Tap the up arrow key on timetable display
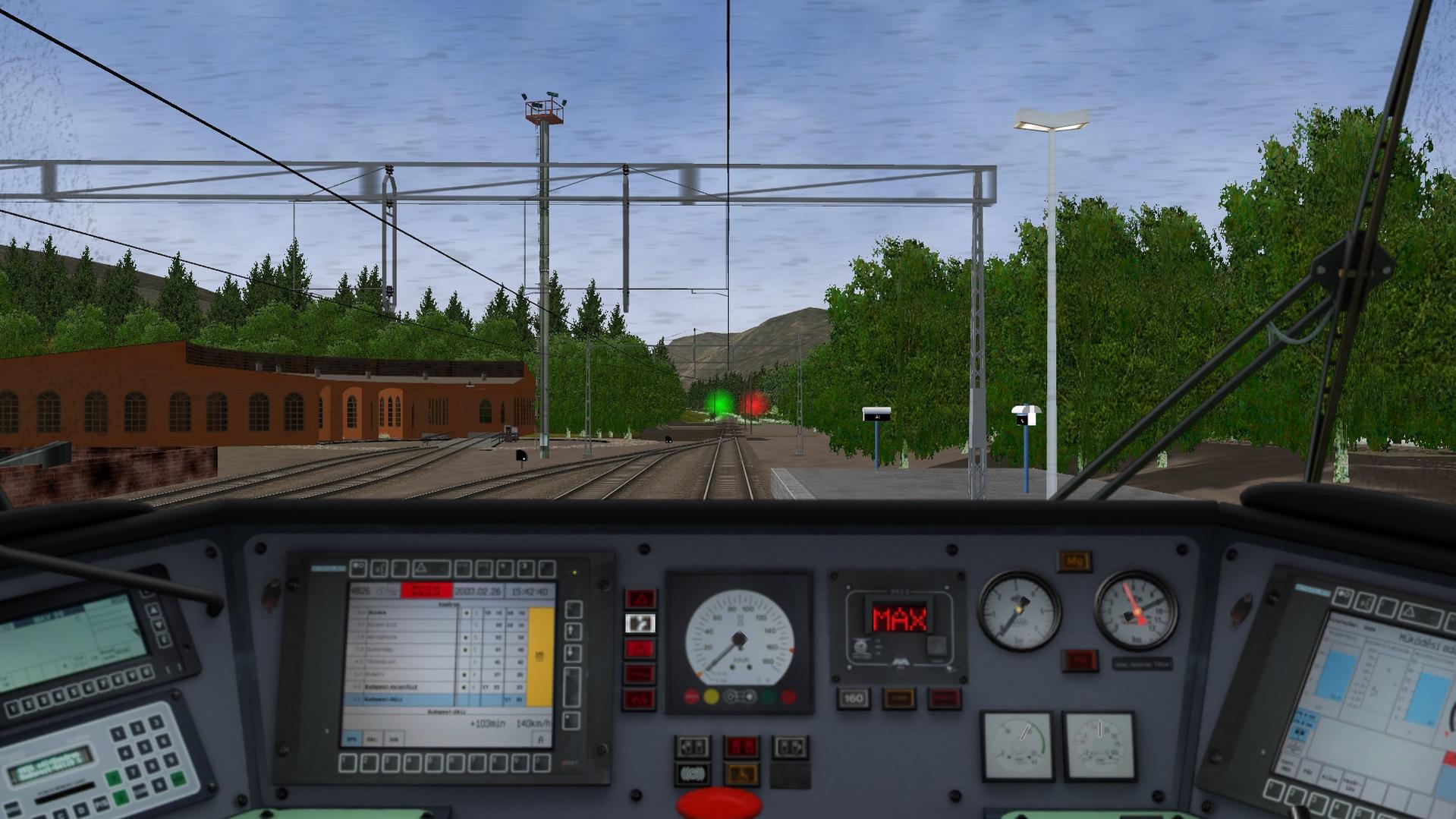This screenshot has width=1456, height=819. [x=573, y=631]
